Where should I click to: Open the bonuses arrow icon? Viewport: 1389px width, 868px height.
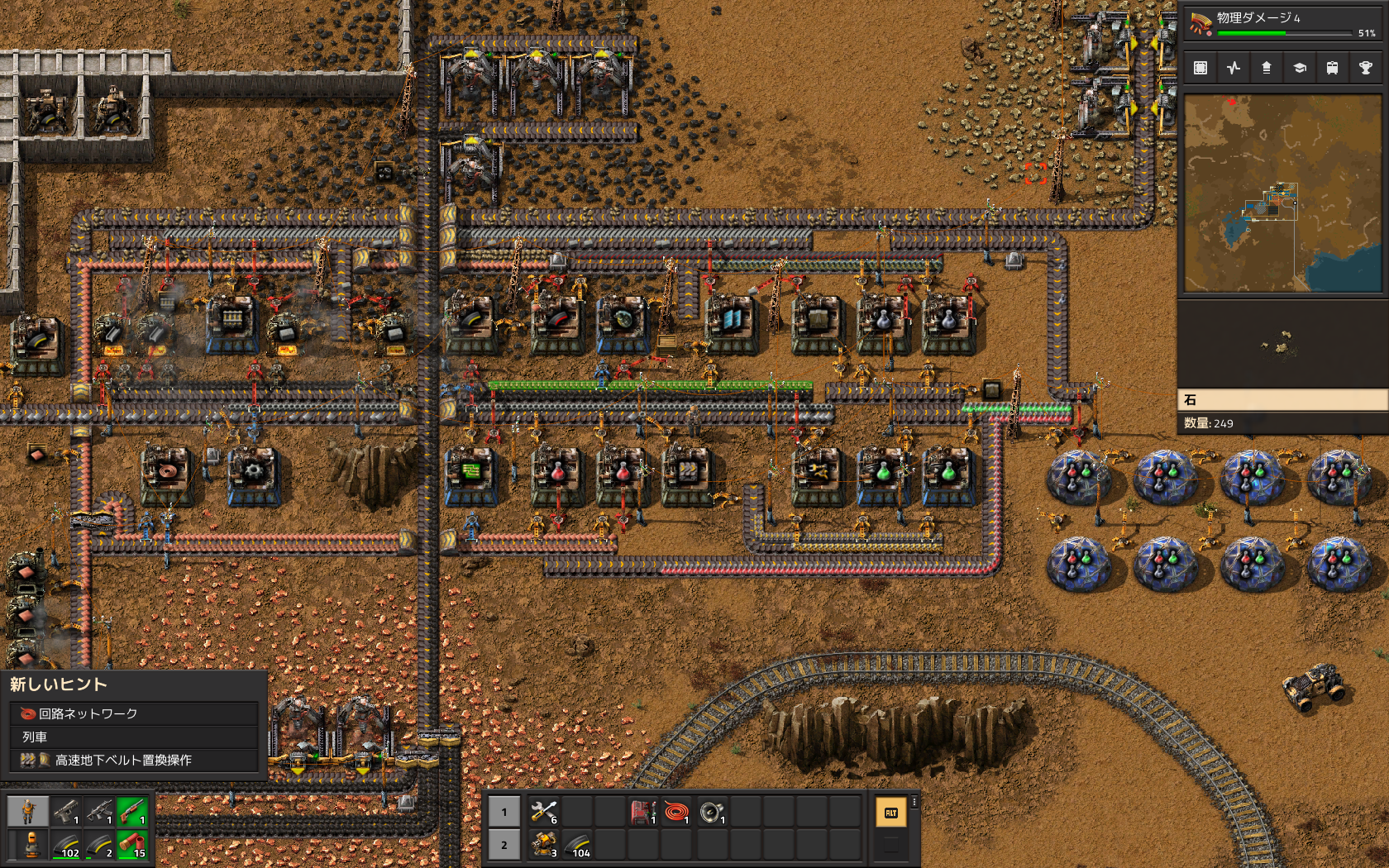pos(1267,68)
